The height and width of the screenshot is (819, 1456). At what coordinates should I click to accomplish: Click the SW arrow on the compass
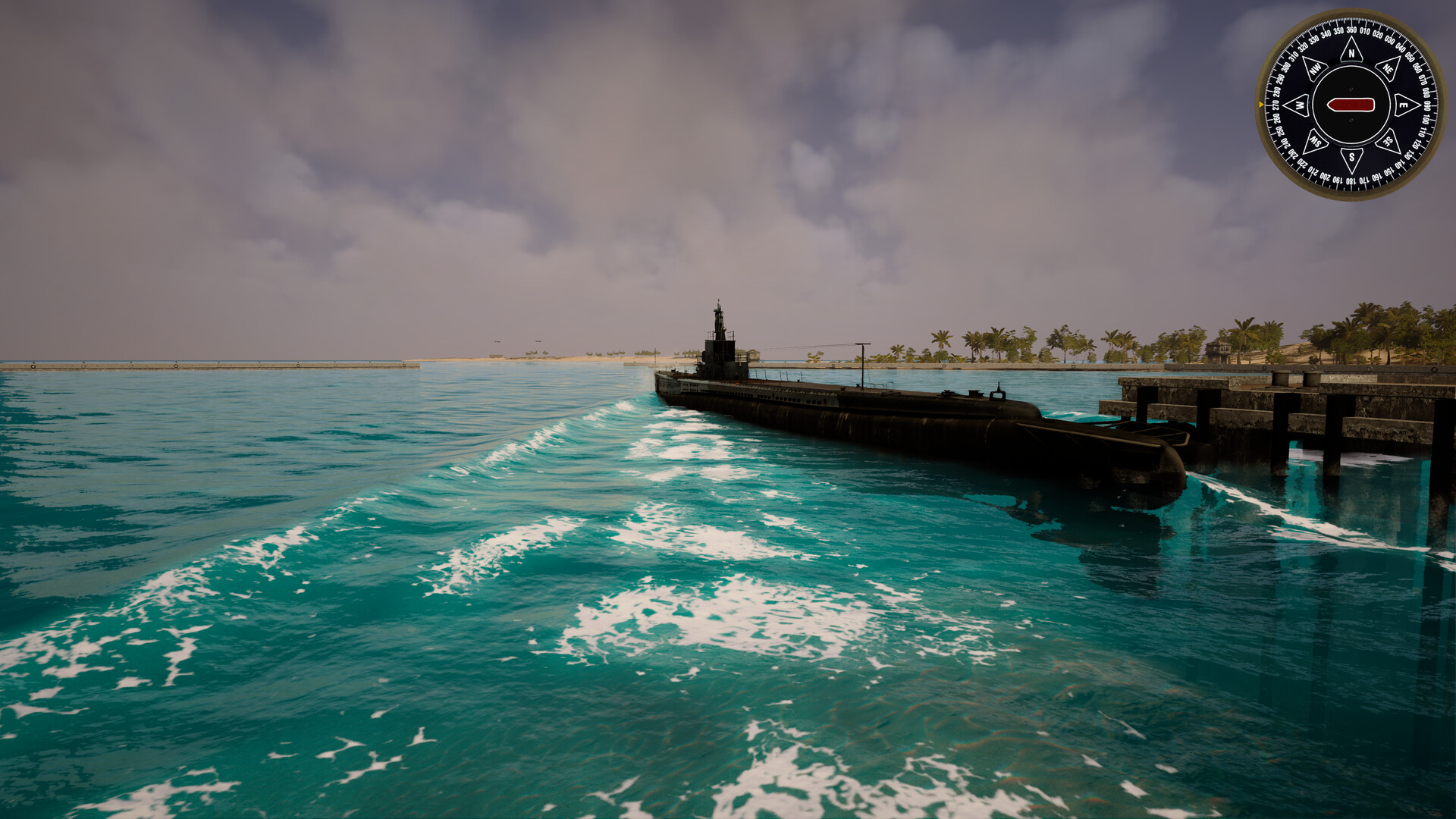click(x=1316, y=141)
